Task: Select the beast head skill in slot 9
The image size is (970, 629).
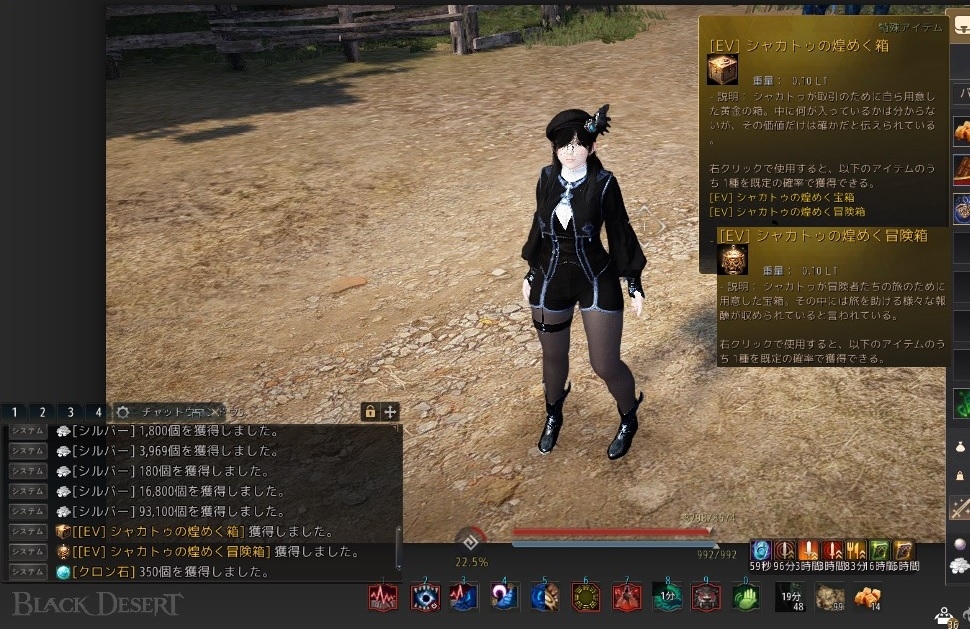Action: [x=707, y=597]
